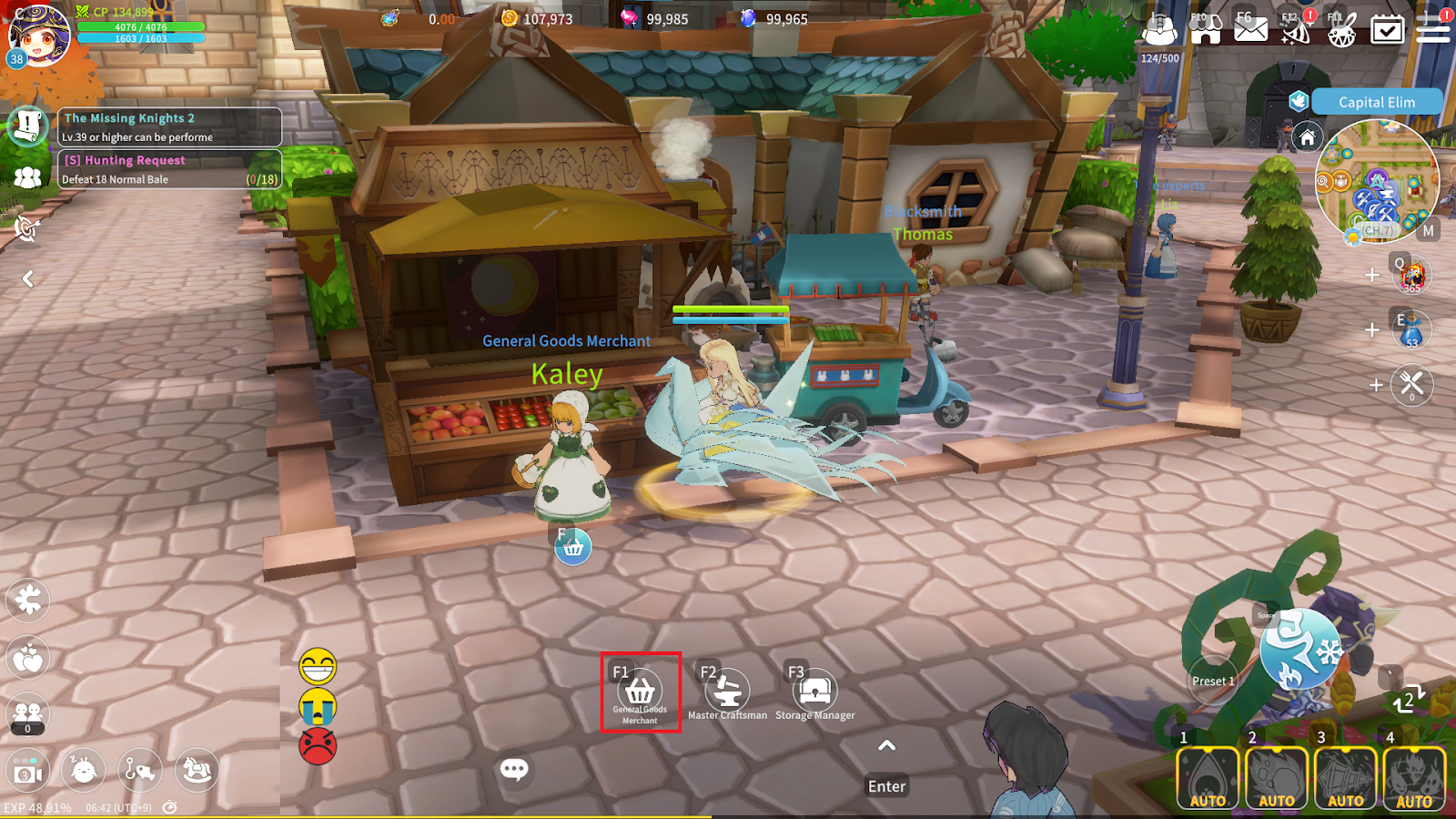This screenshot has width=1456, height=819.
Task: Send the crying emoji
Action: [318, 707]
